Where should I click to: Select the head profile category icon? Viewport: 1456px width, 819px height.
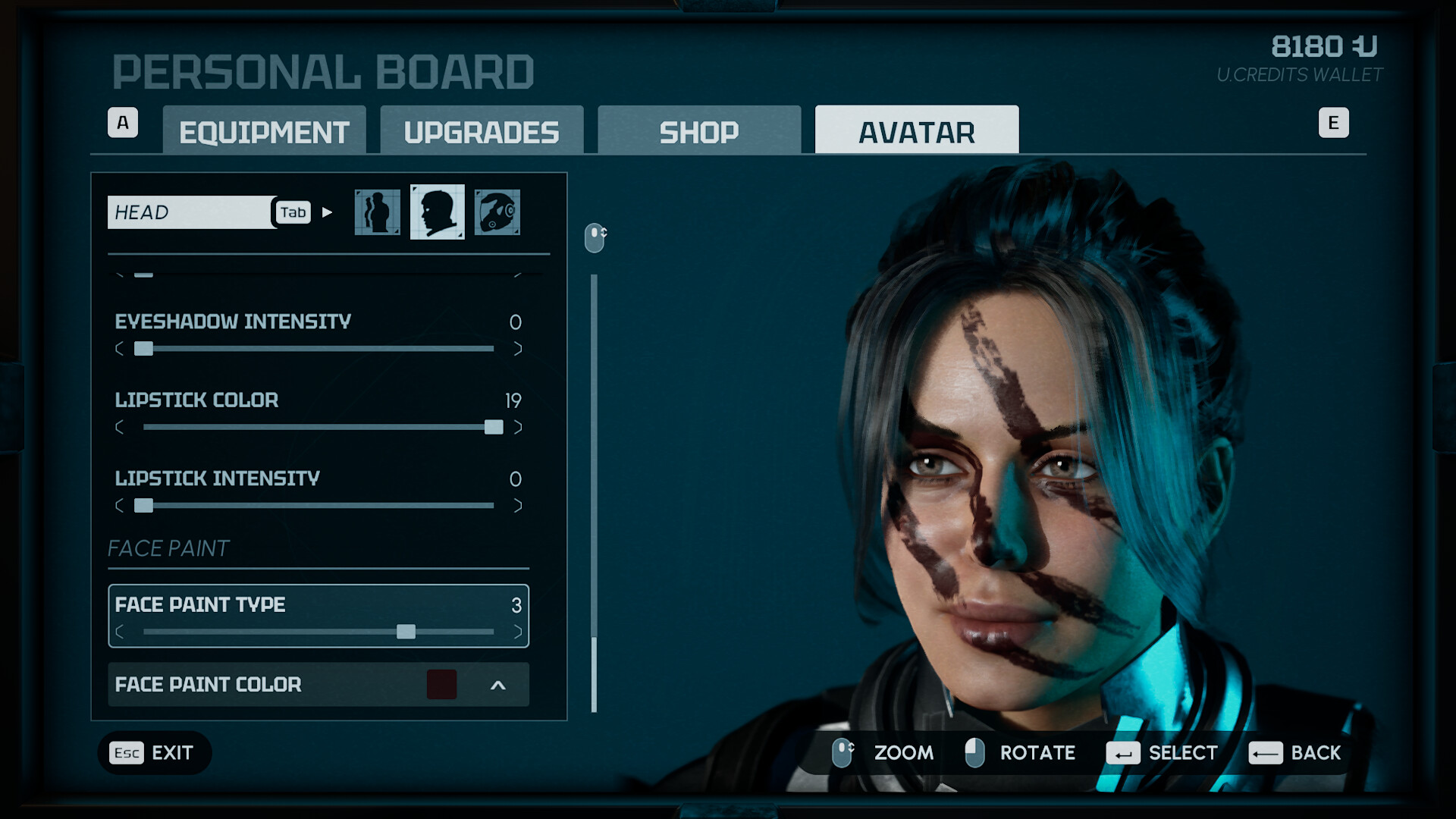pos(438,212)
